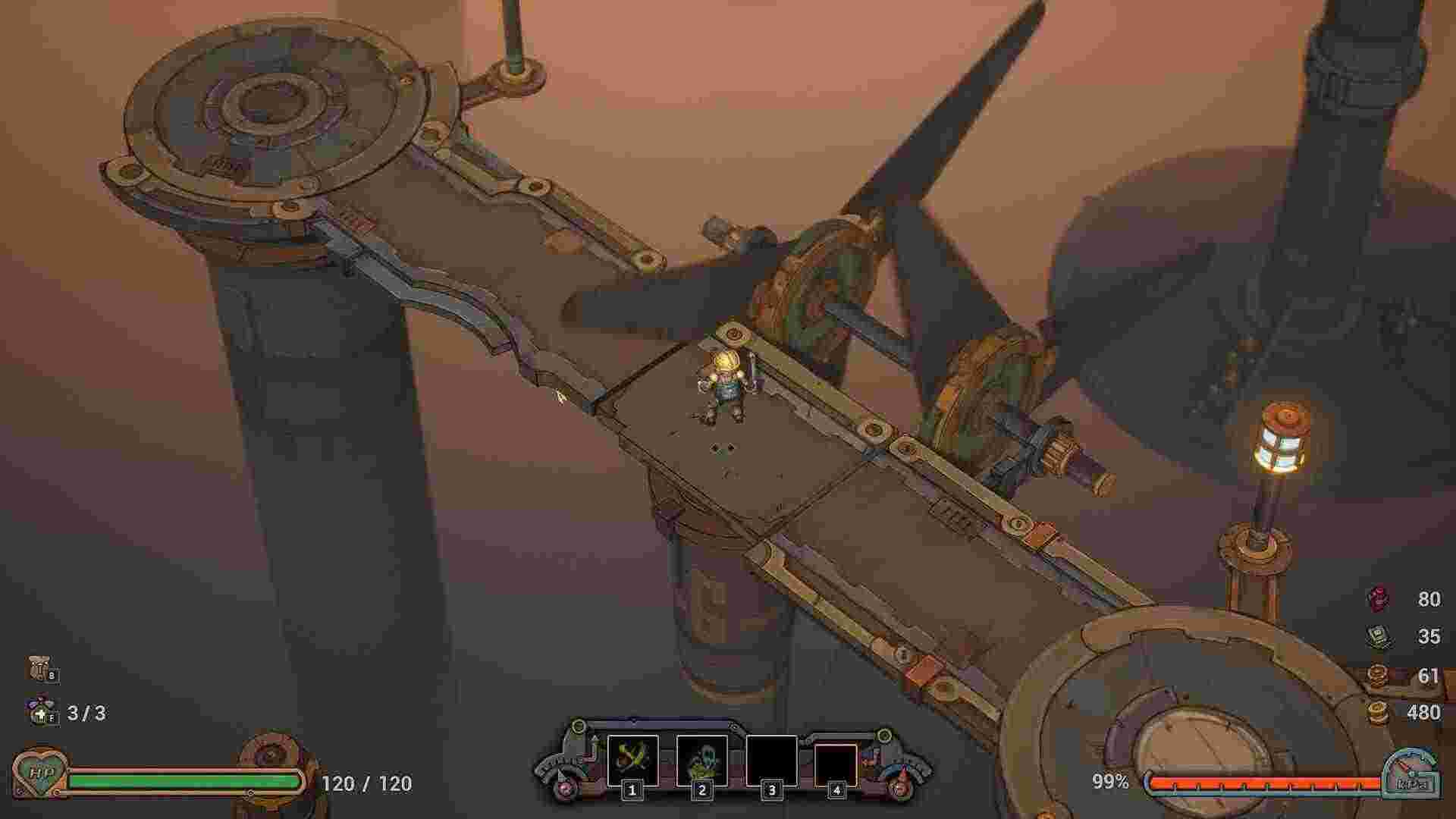Activate the ghost skull ability in slot 2
This screenshot has width=1456, height=819.
point(701,760)
